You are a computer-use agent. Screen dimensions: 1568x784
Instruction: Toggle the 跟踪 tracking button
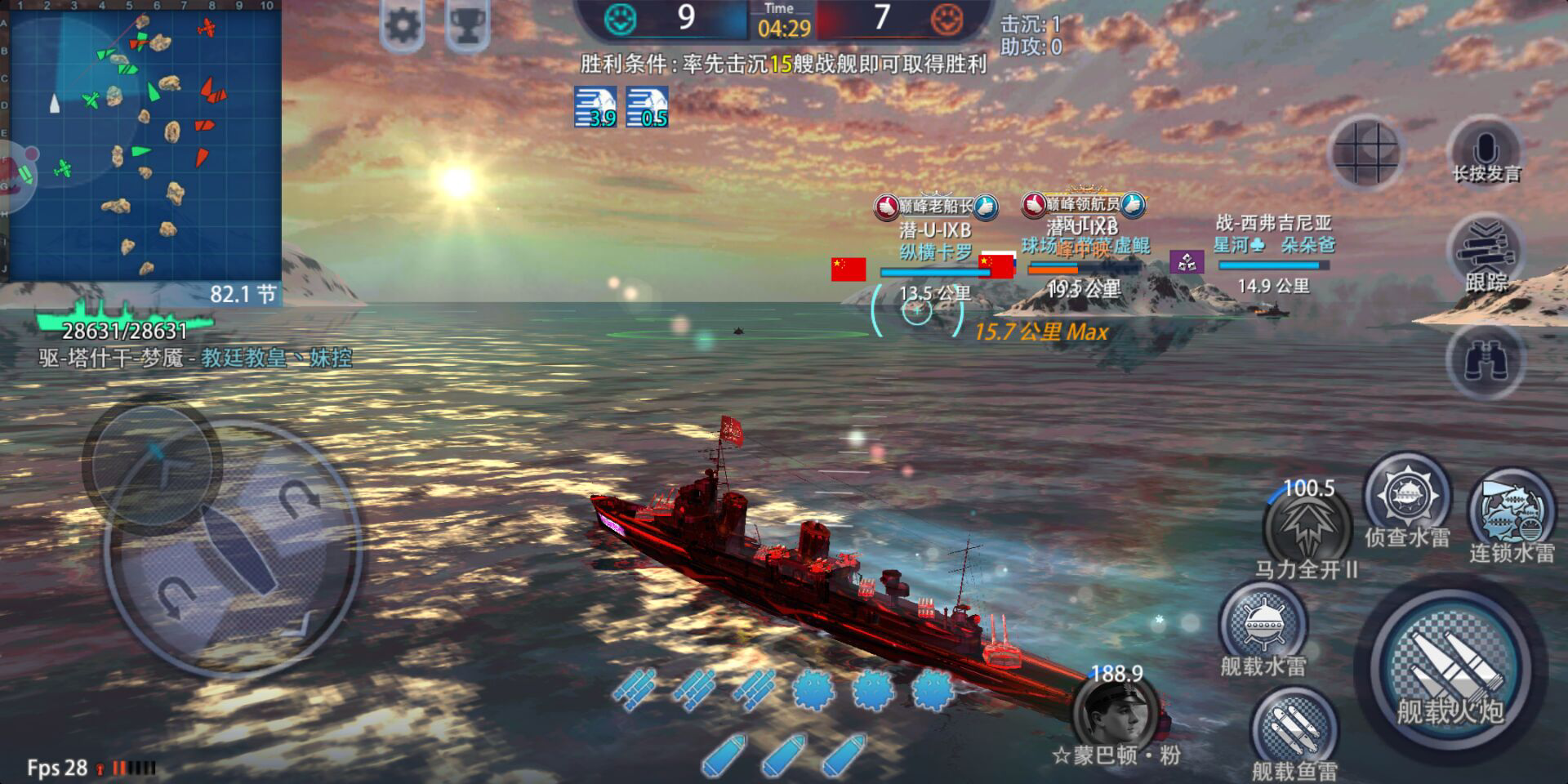(x=1486, y=253)
